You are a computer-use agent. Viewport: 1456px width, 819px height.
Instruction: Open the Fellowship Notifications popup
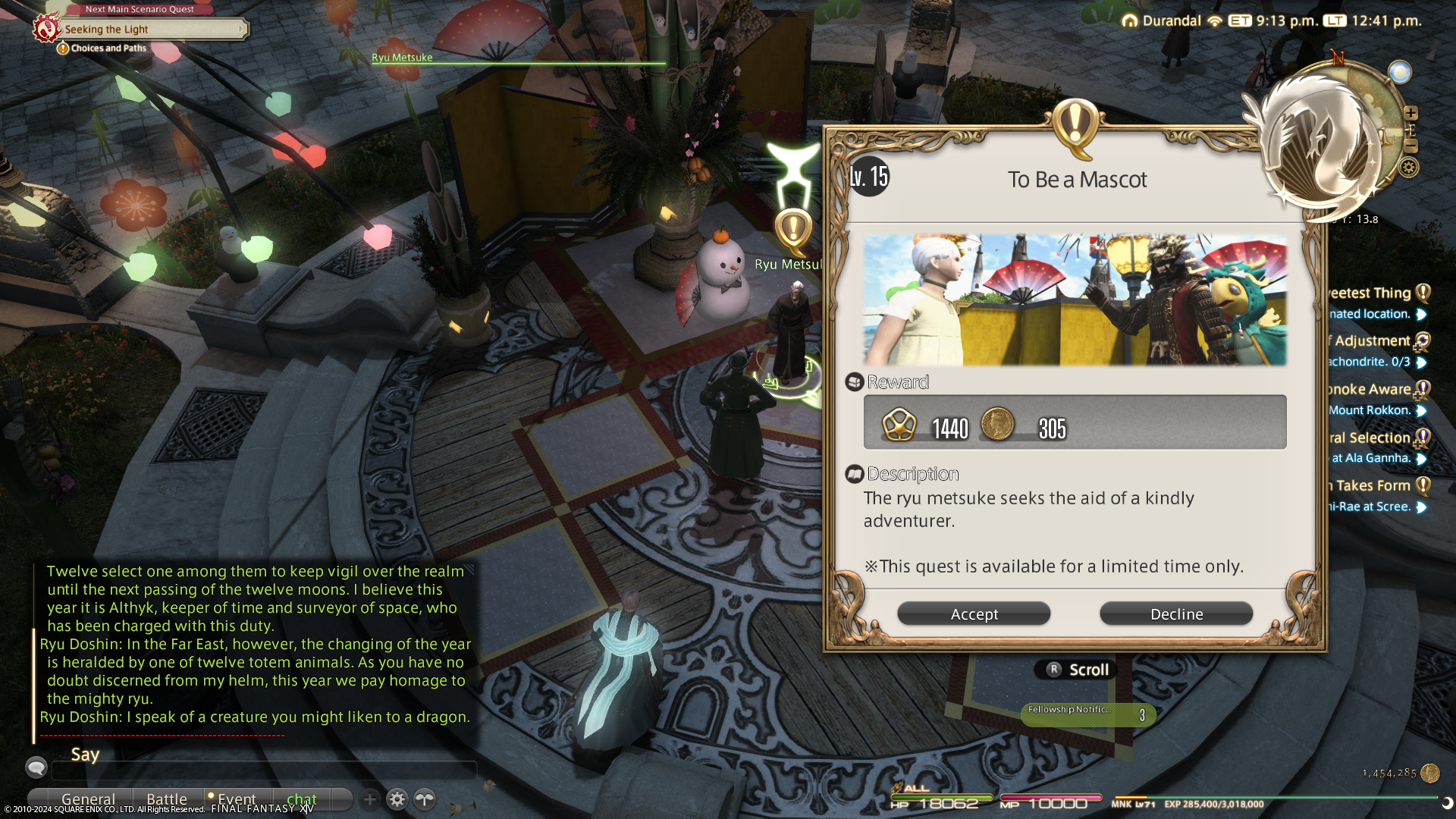click(1087, 714)
